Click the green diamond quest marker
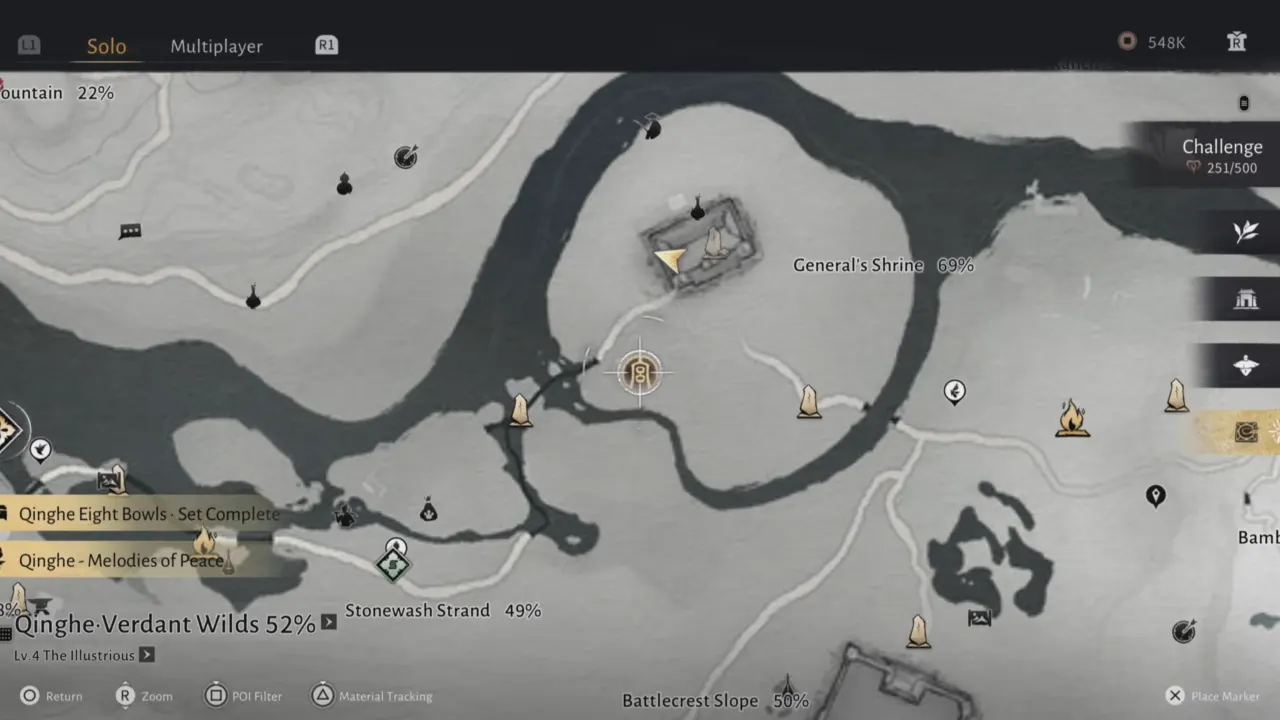 tap(393, 565)
